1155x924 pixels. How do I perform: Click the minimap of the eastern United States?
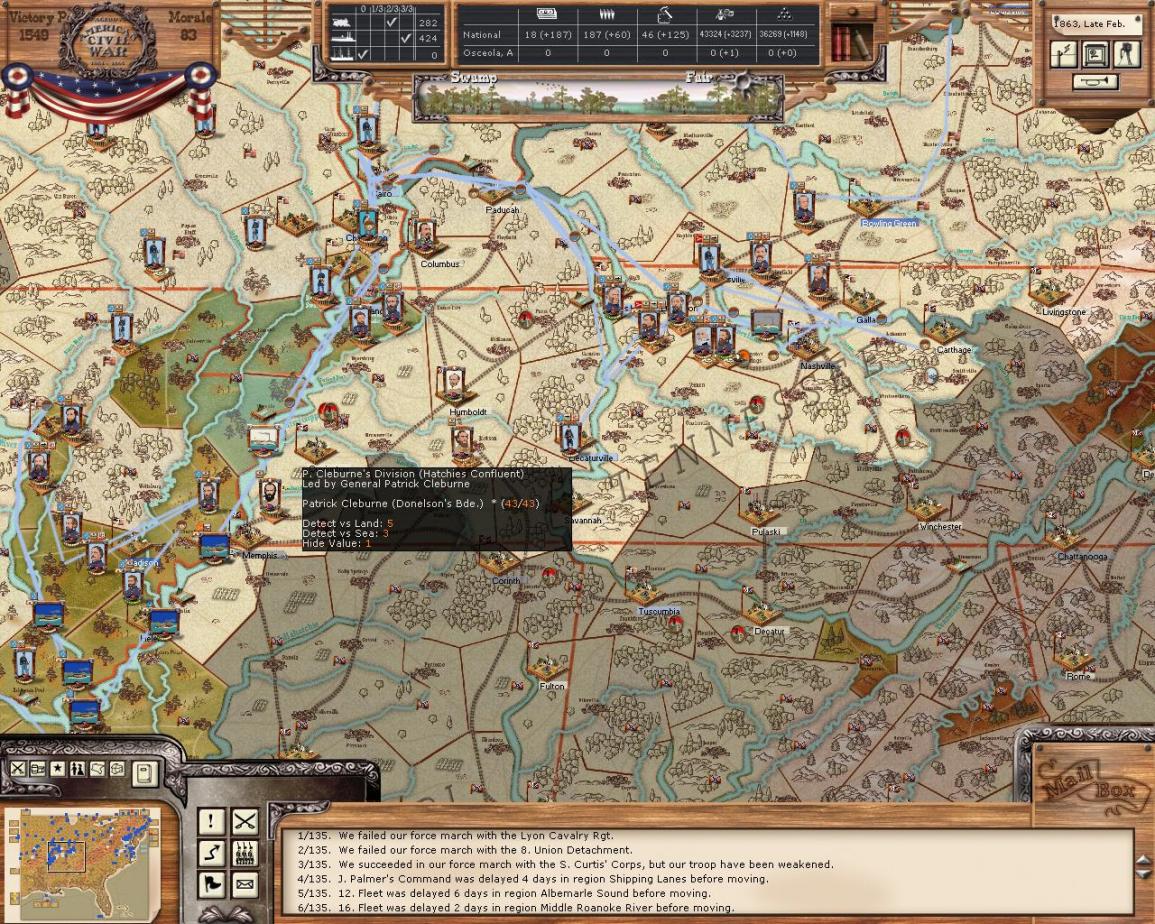pyautogui.click(x=83, y=865)
